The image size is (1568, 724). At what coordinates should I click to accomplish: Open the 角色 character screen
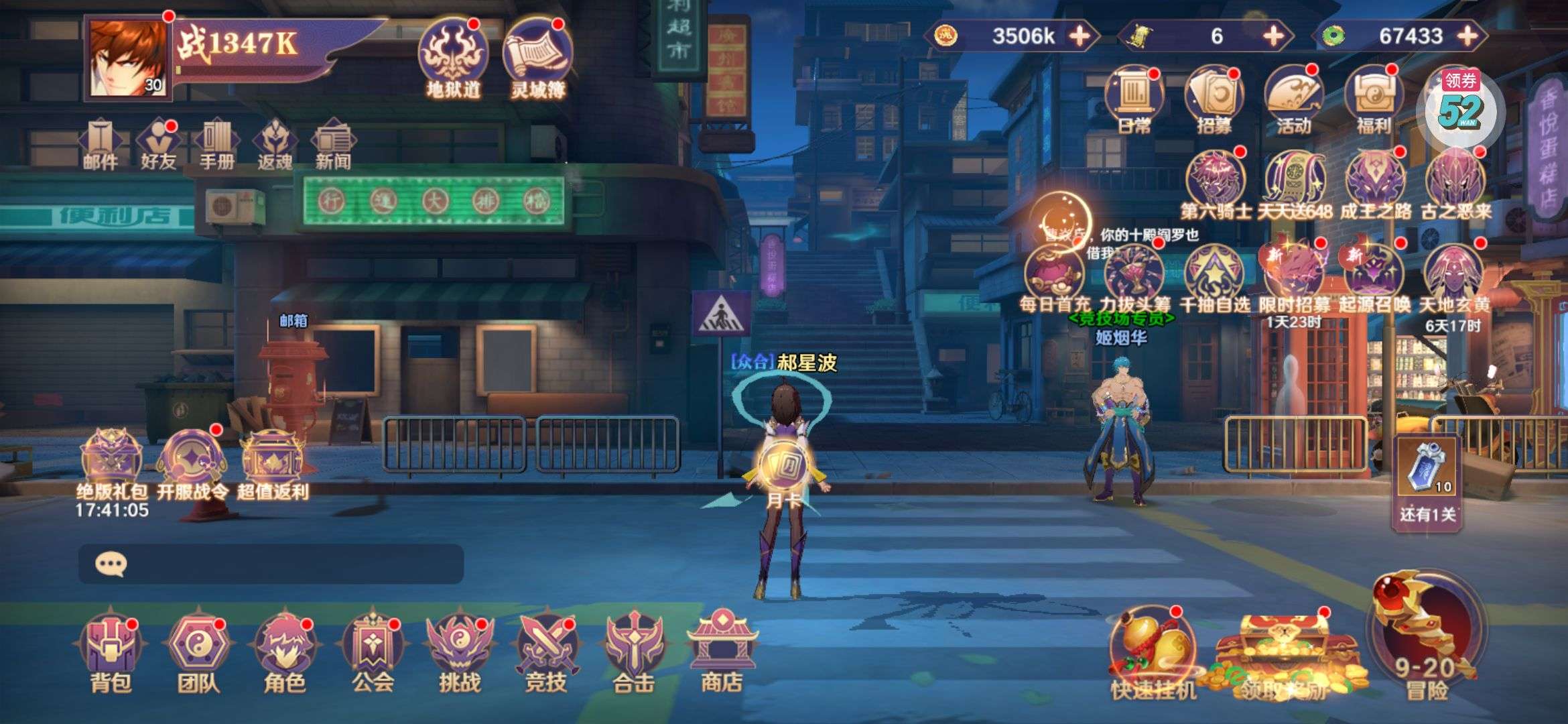285,651
